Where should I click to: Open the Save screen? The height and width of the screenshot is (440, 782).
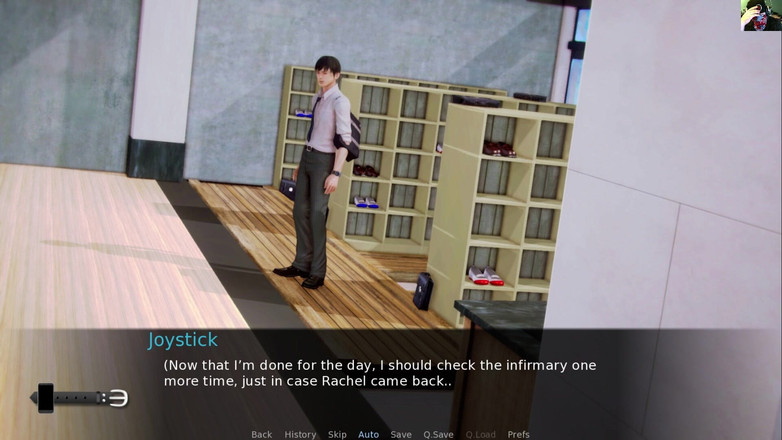point(401,434)
